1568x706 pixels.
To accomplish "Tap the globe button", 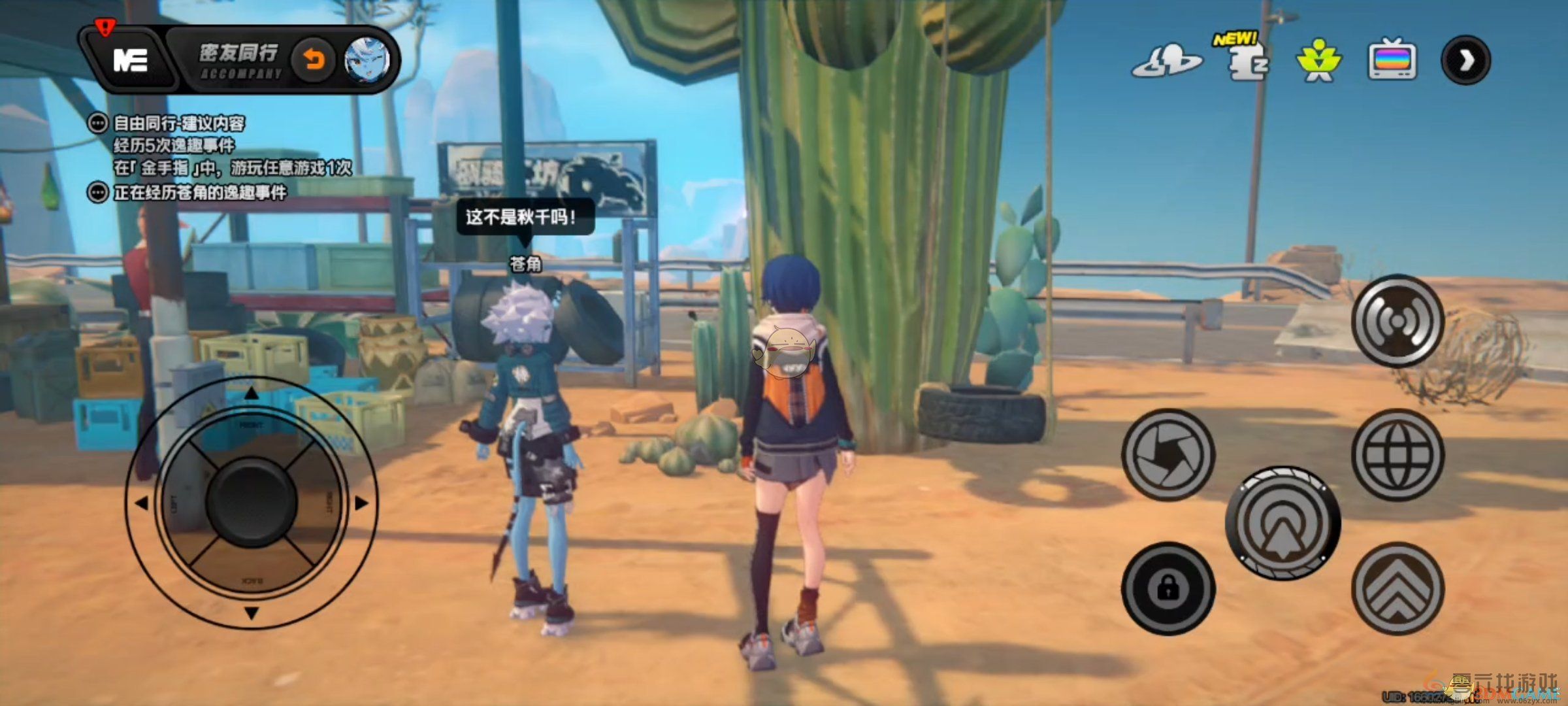I will pyautogui.click(x=1397, y=454).
